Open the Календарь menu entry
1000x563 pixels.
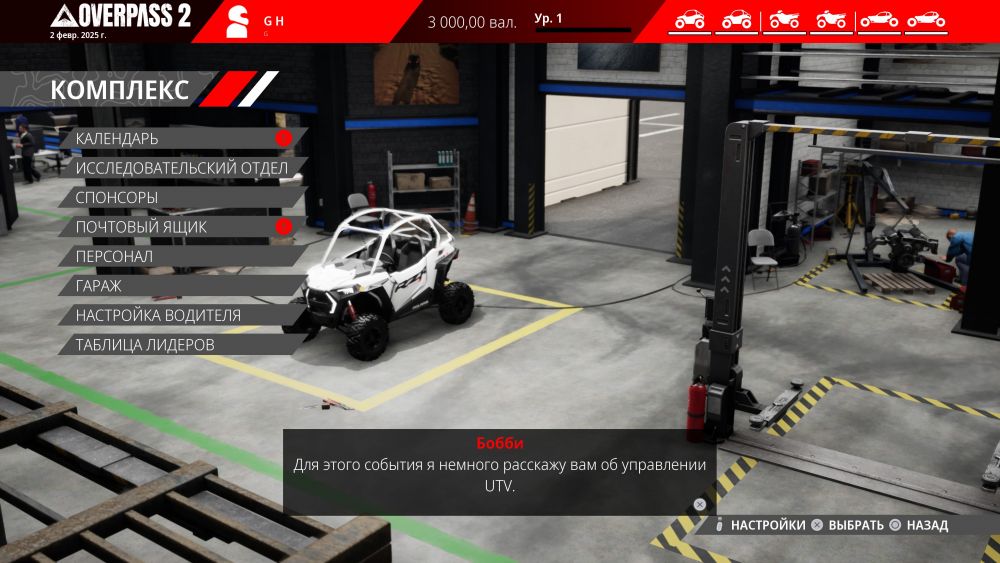118,139
